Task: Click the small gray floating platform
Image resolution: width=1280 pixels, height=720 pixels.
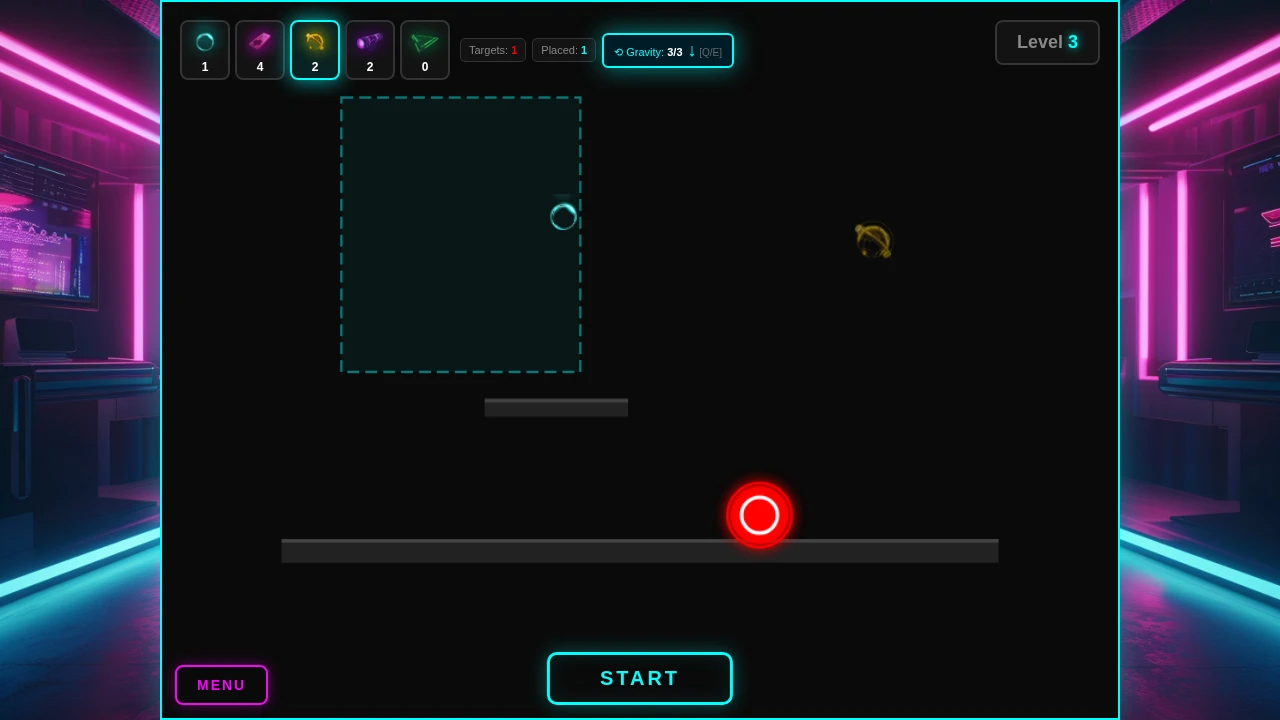Action: click(556, 407)
